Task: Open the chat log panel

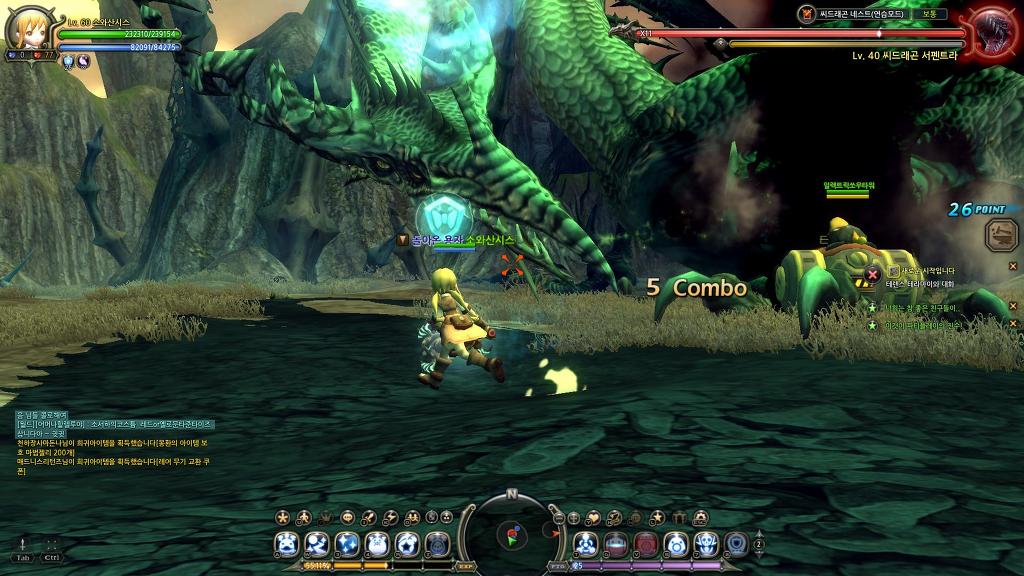Action: [x=100, y=442]
